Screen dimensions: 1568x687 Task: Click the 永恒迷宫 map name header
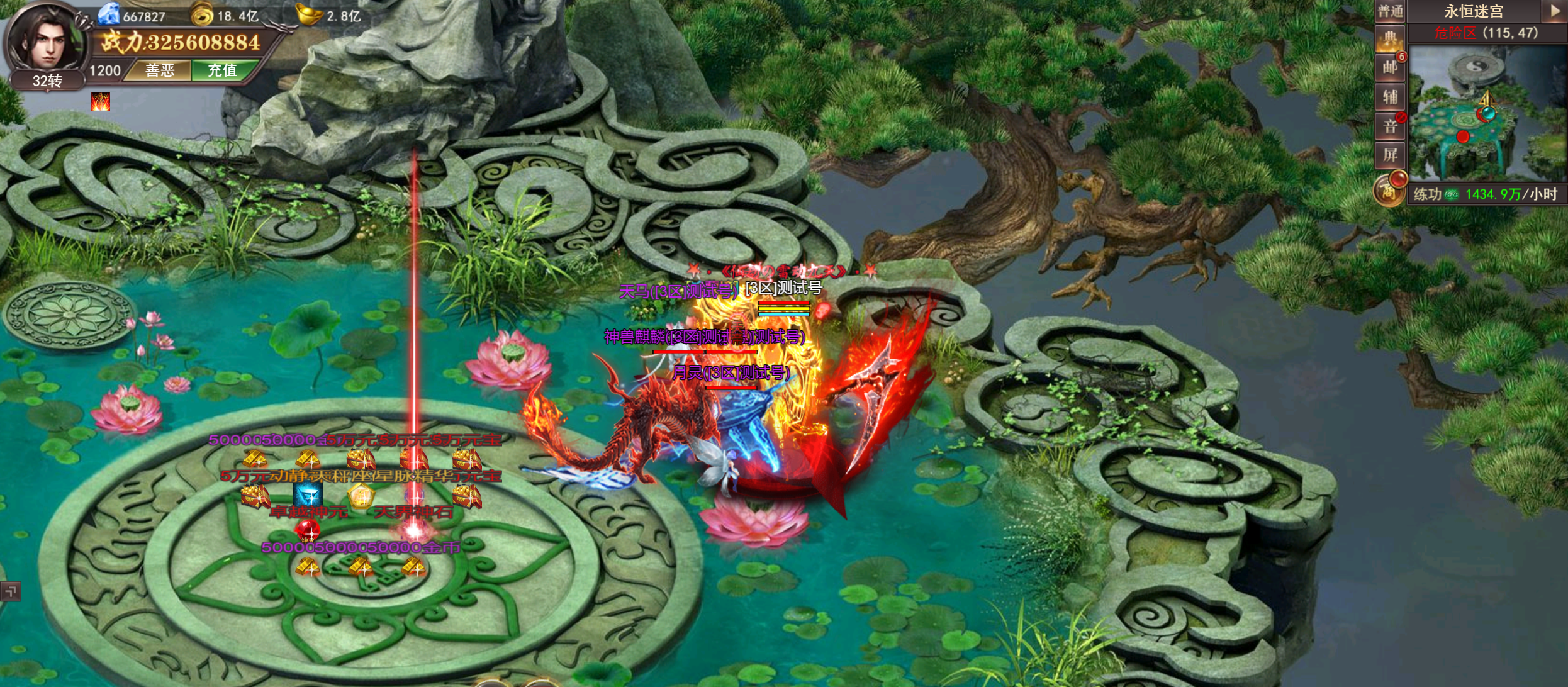tap(1474, 11)
